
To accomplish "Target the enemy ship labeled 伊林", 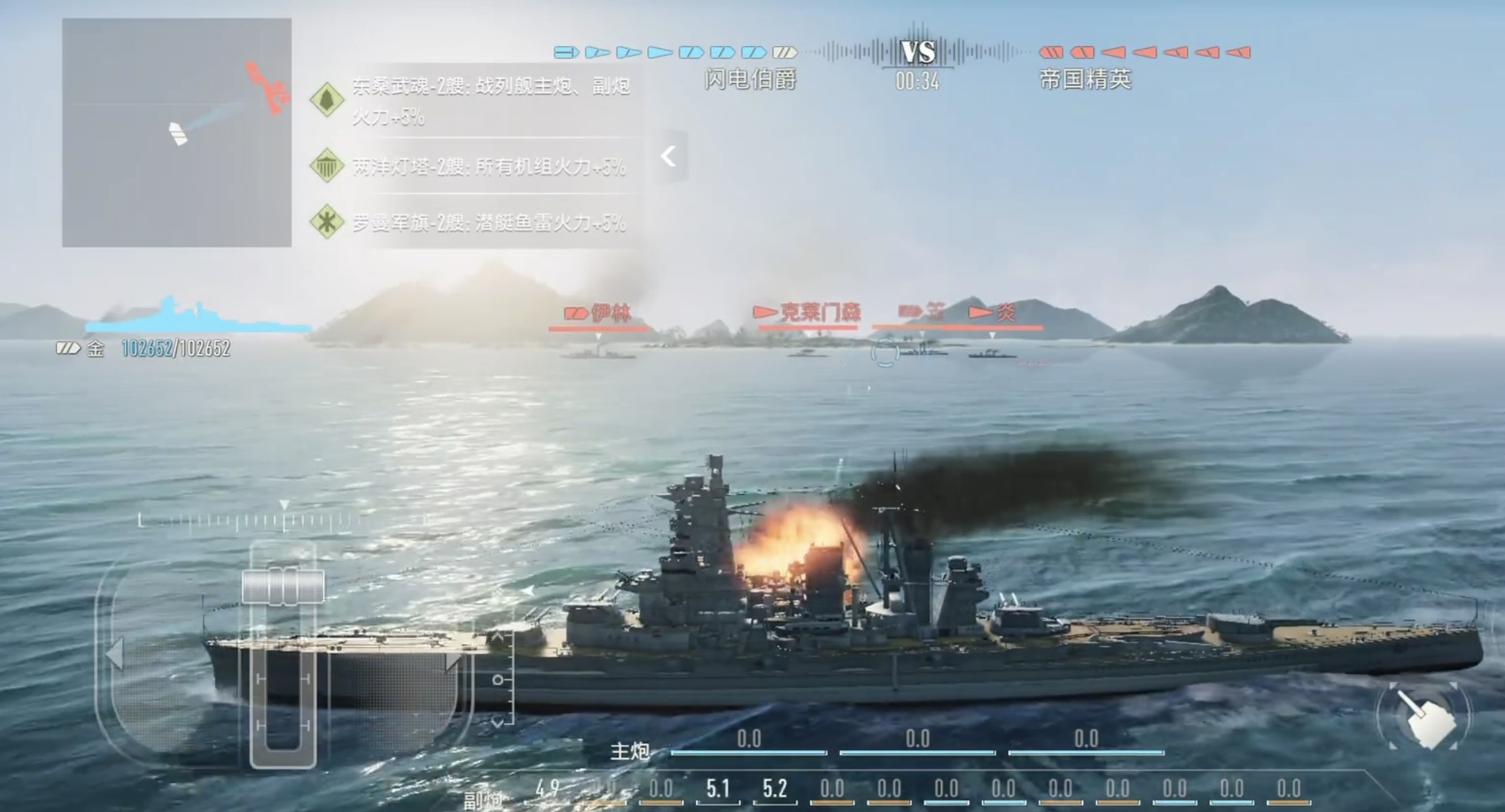I will coord(598,352).
